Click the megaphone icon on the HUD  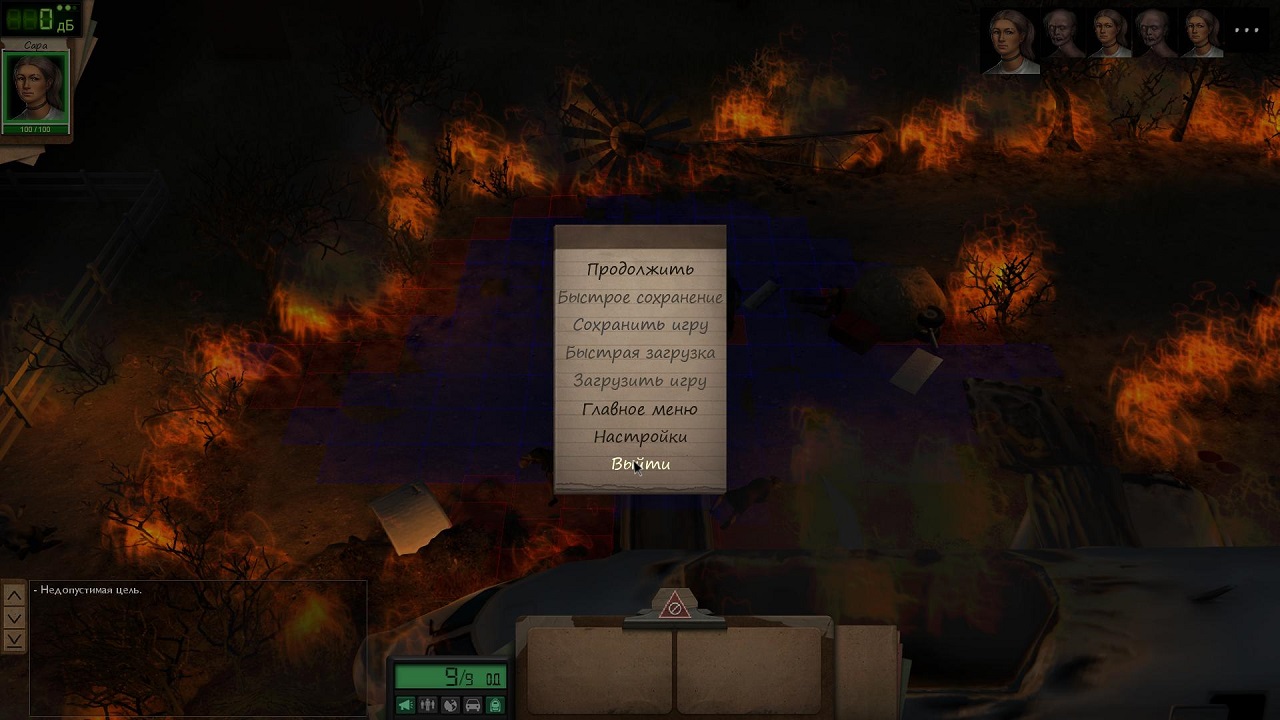click(x=406, y=705)
